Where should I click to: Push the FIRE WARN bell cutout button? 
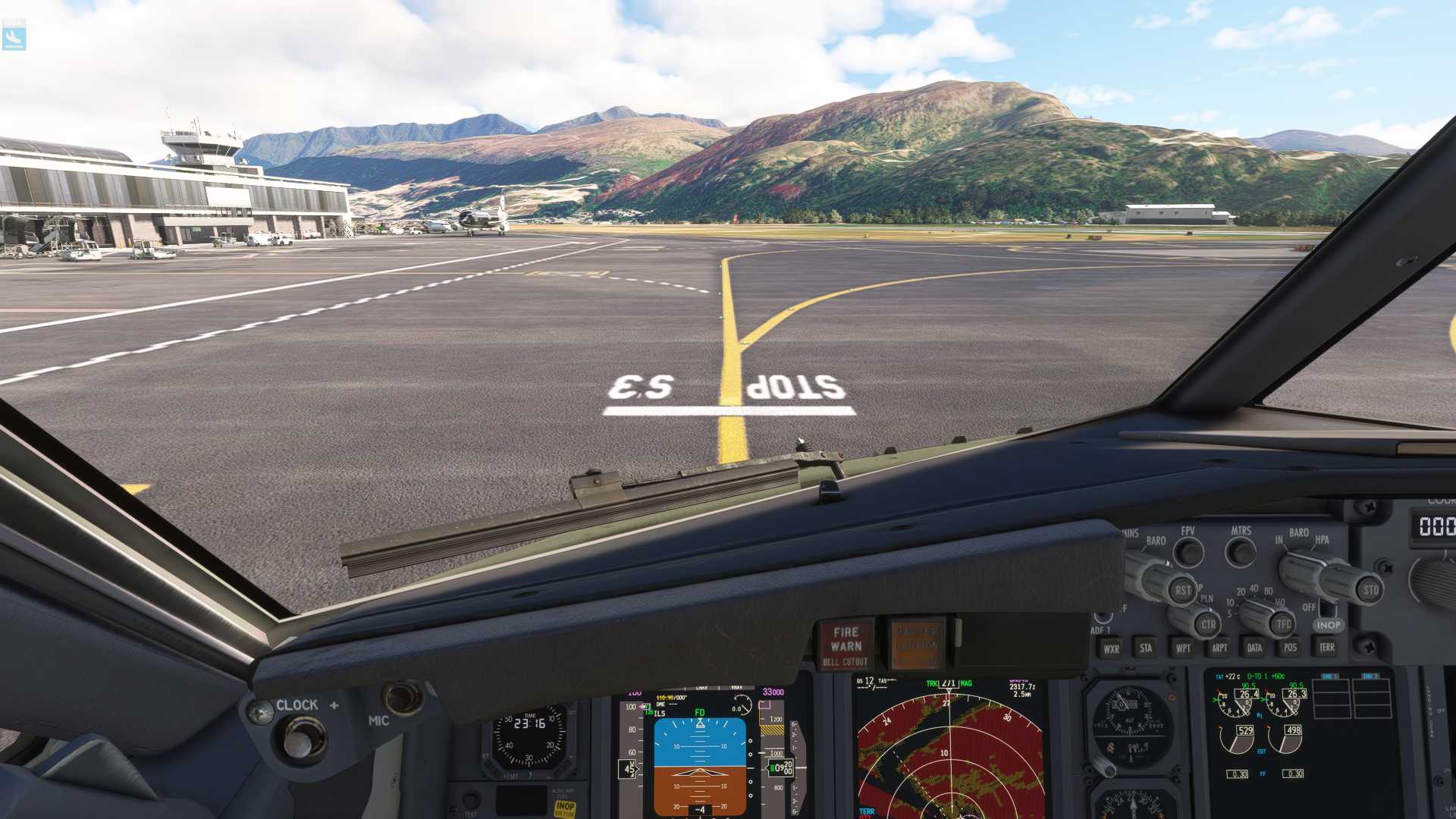846,645
